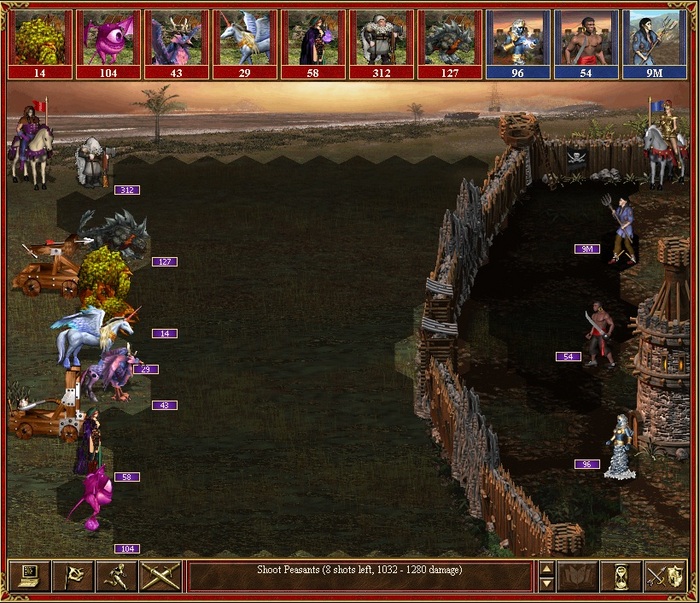Open the combat options menu
700x603 pixels.
29,575
